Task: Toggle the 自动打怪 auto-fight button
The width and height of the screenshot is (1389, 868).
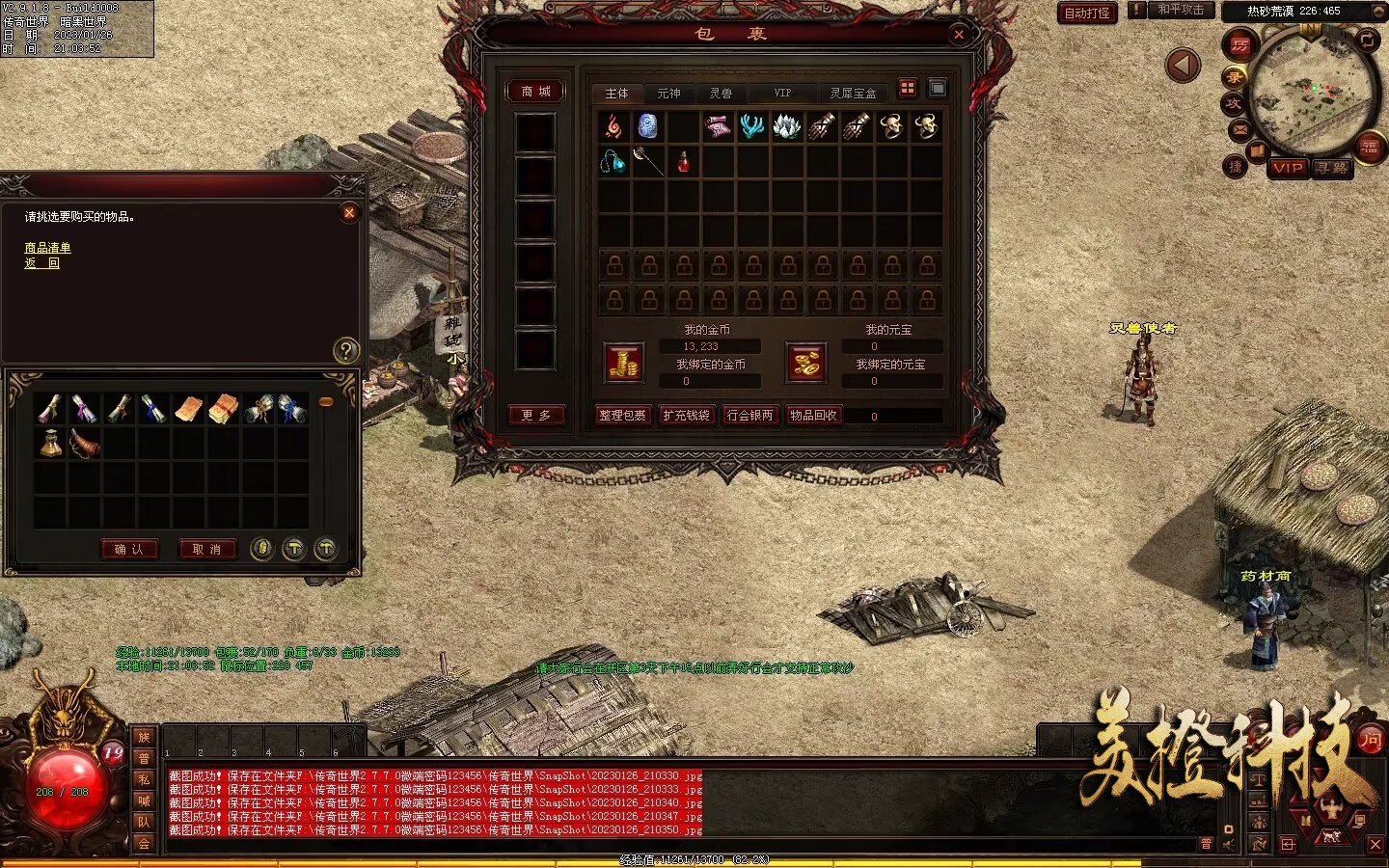Action: point(1087,14)
